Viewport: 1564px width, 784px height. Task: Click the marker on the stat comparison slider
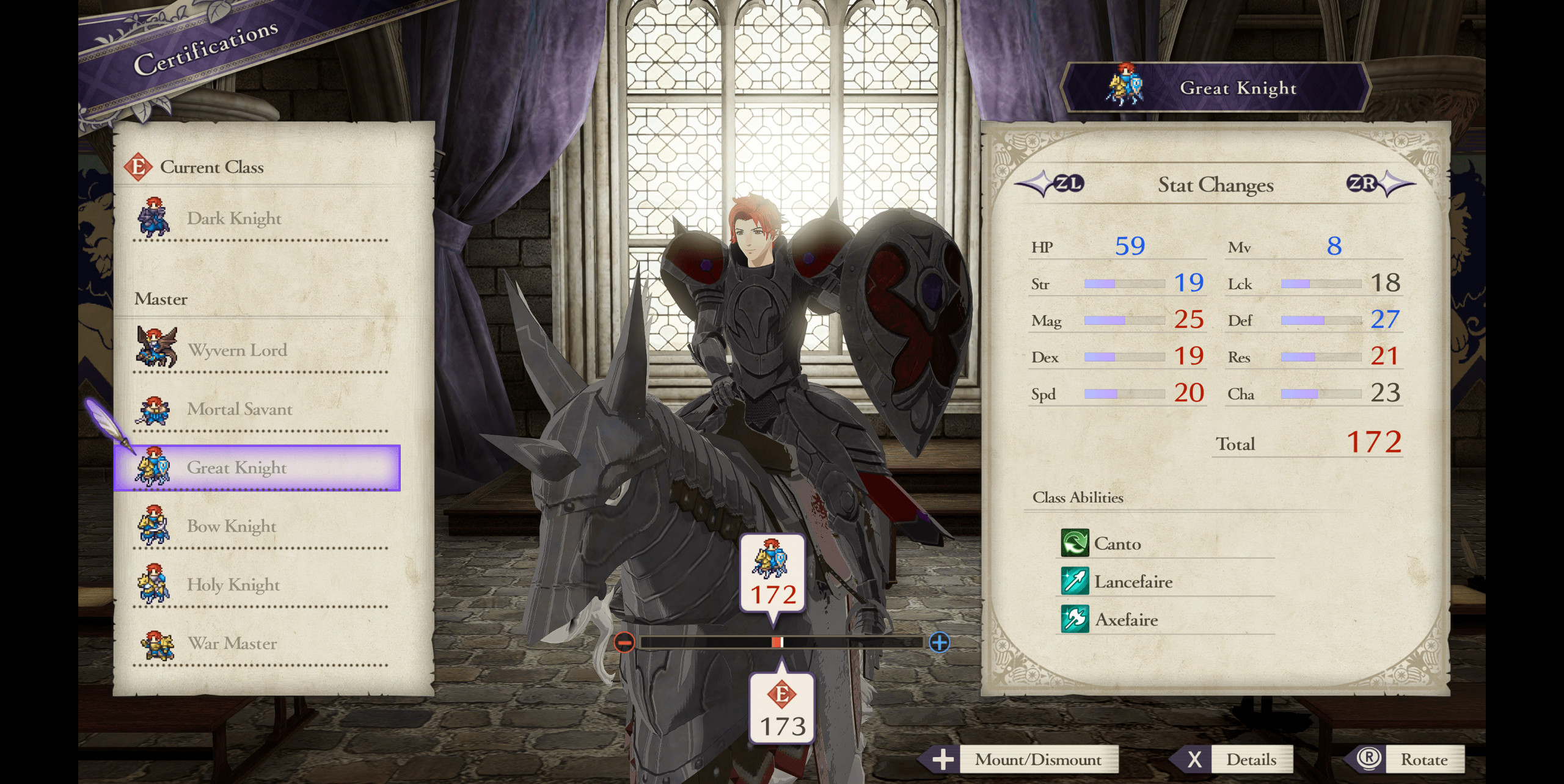777,641
